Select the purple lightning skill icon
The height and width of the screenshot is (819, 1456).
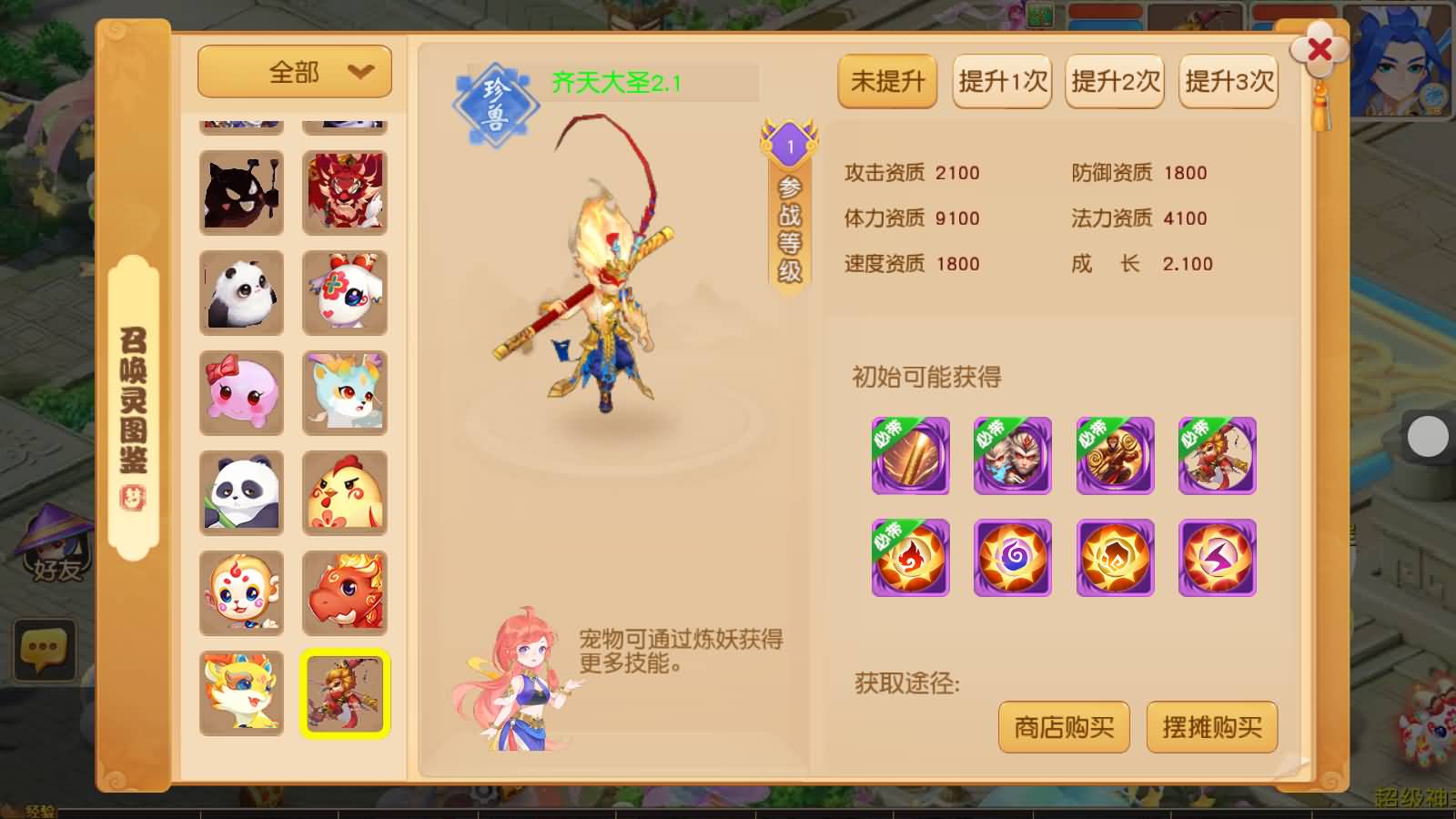[1218, 559]
